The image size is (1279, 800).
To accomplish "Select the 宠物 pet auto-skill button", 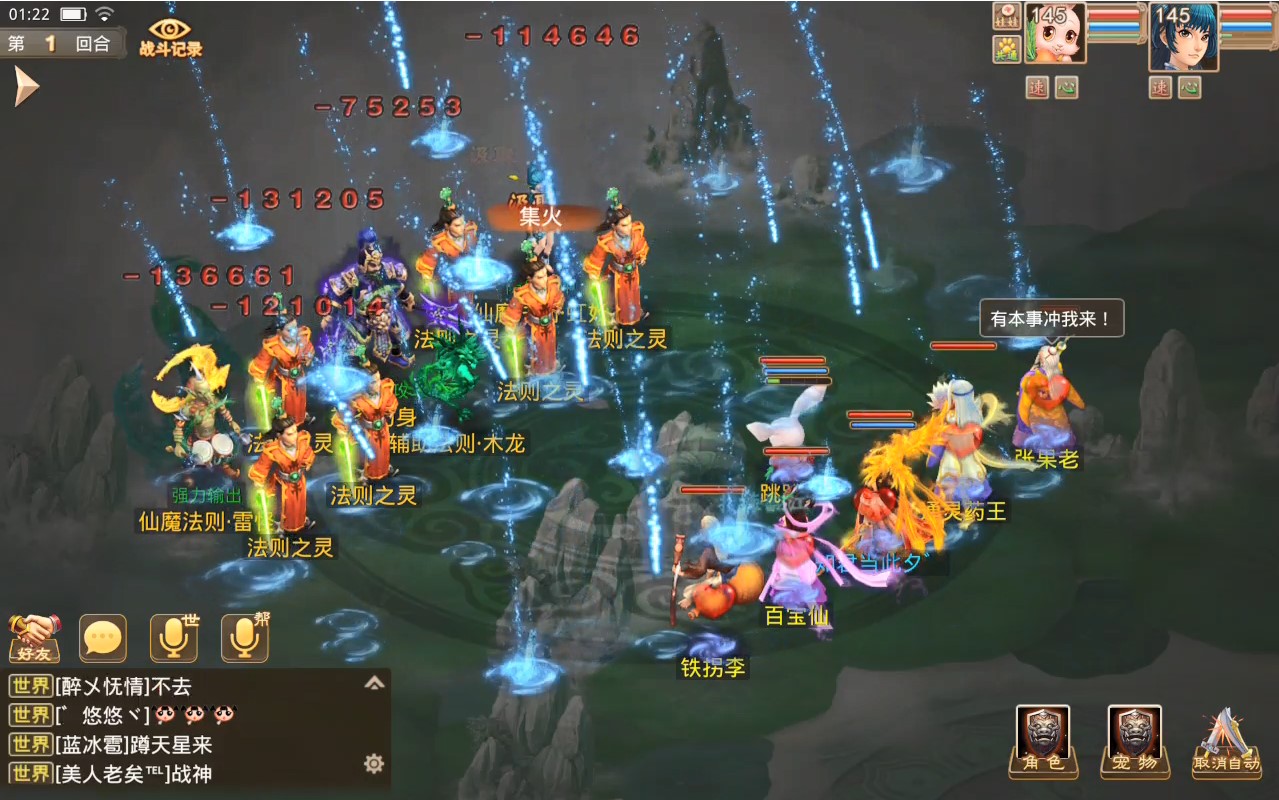I will (x=1135, y=742).
